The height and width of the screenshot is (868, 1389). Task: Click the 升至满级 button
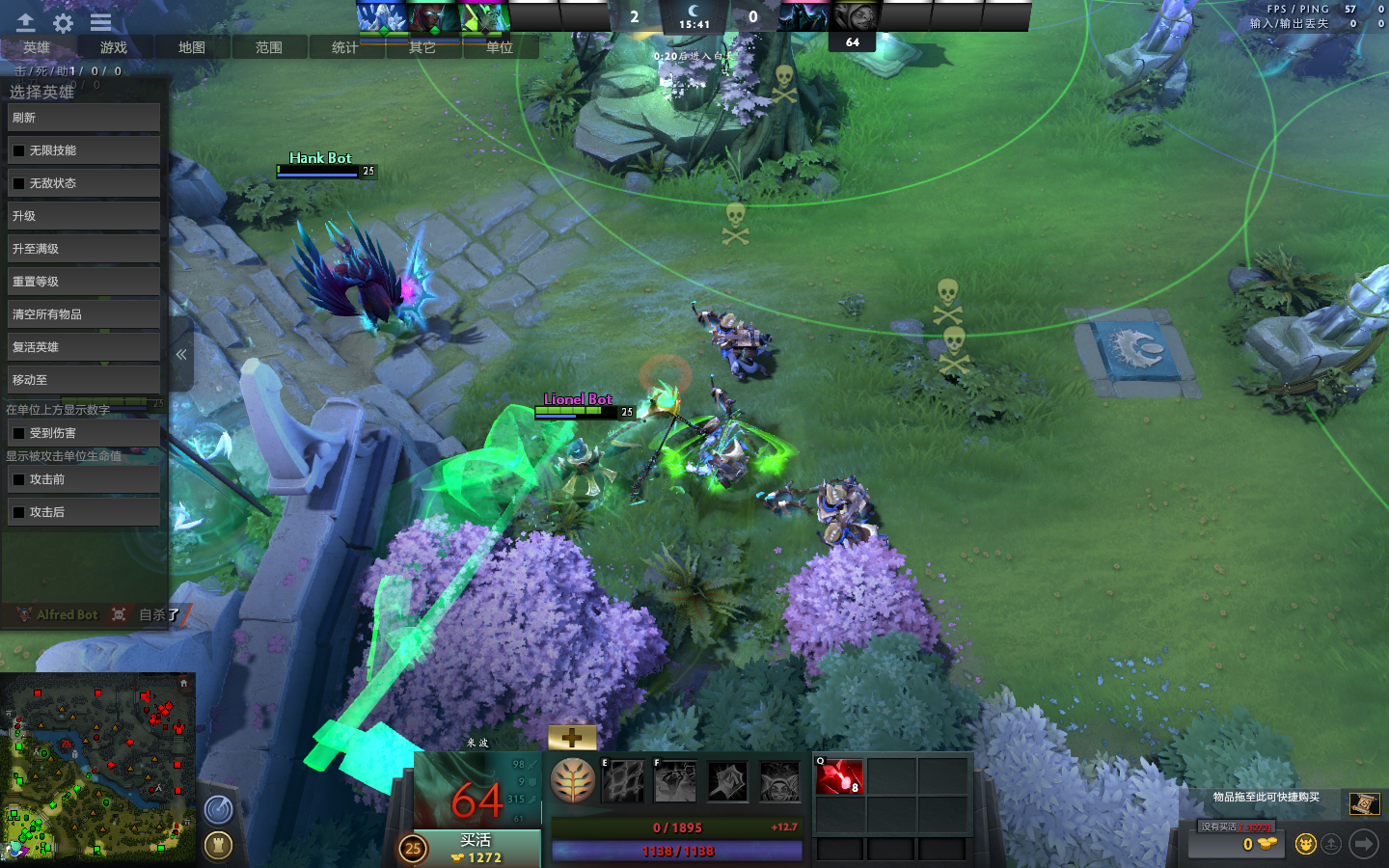point(84,249)
